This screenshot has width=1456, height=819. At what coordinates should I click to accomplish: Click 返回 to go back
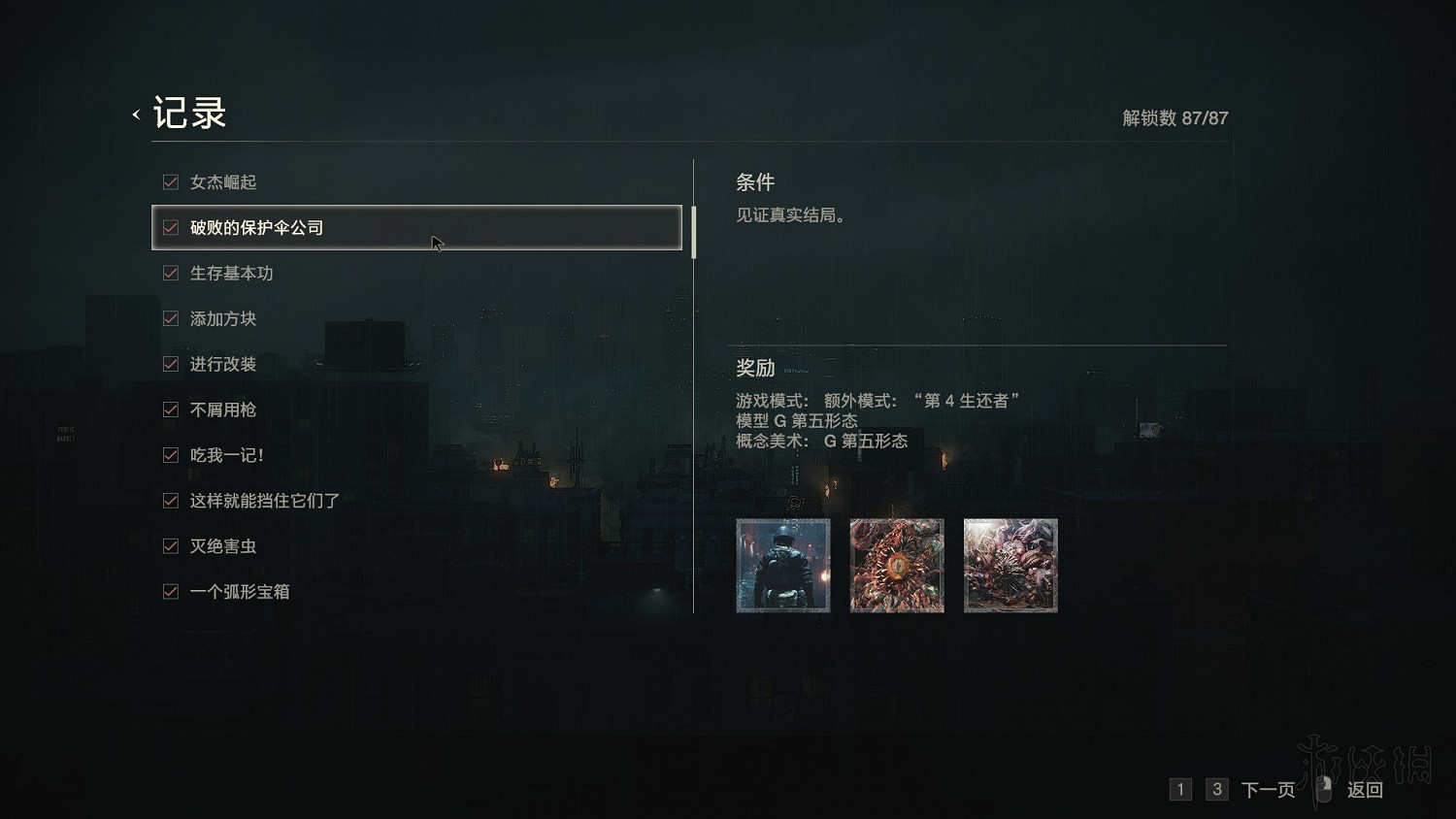[x=1366, y=790]
